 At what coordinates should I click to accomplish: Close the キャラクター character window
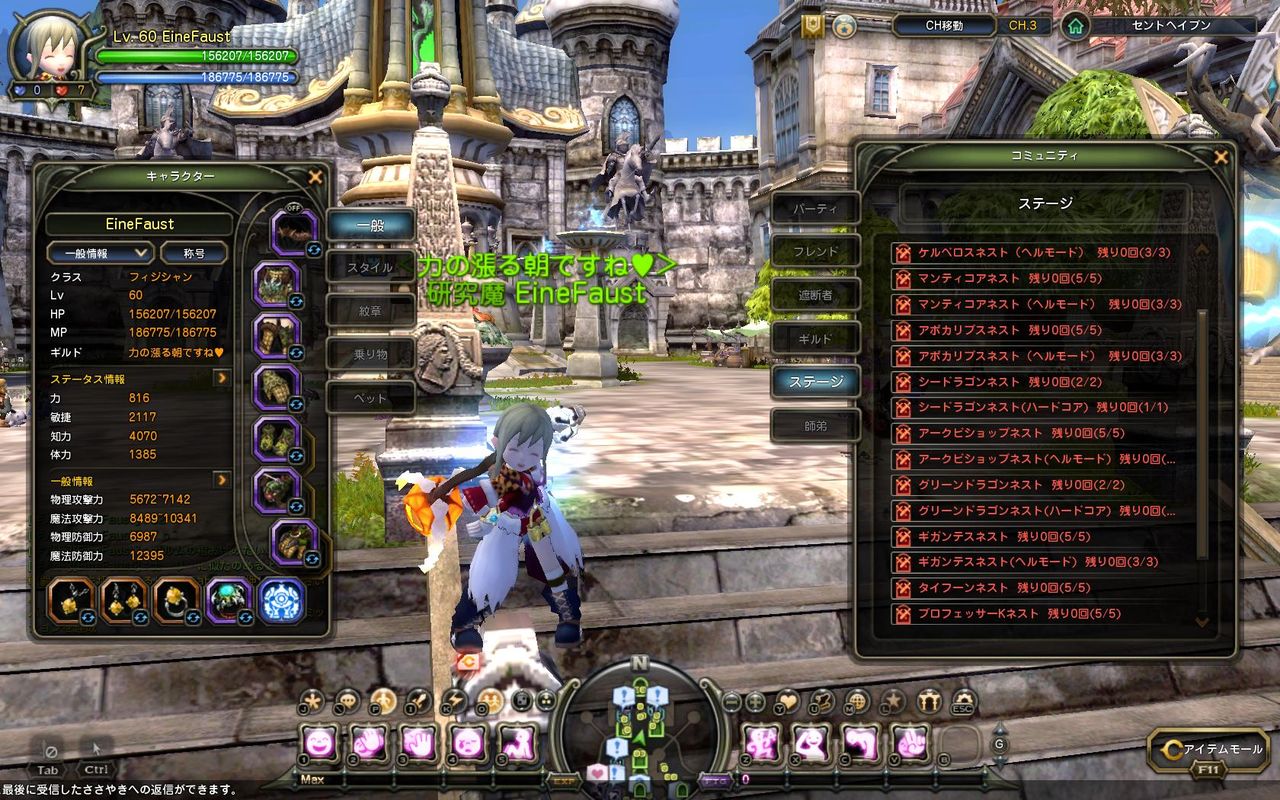click(x=315, y=177)
